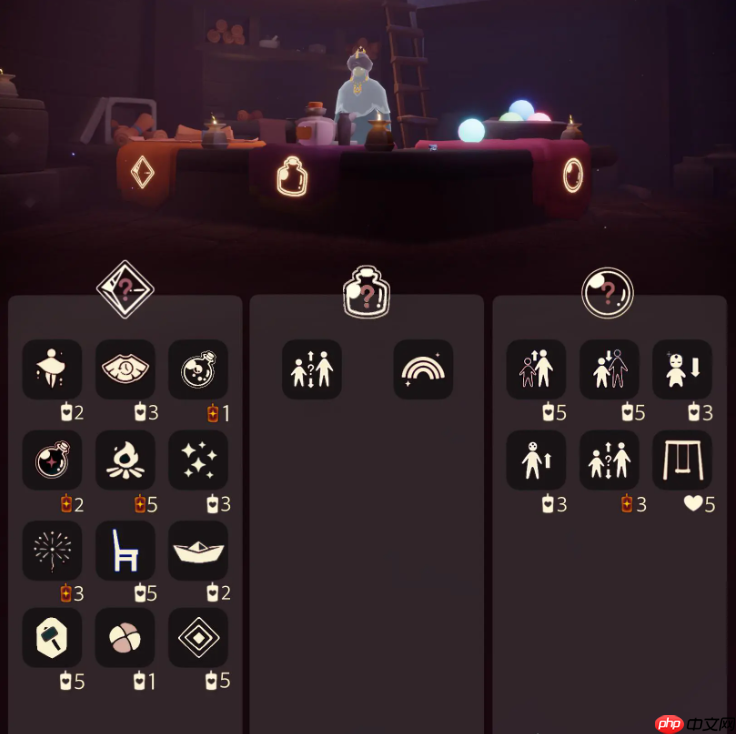Choose the clam shell item
The image size is (736, 734).
tap(125, 370)
